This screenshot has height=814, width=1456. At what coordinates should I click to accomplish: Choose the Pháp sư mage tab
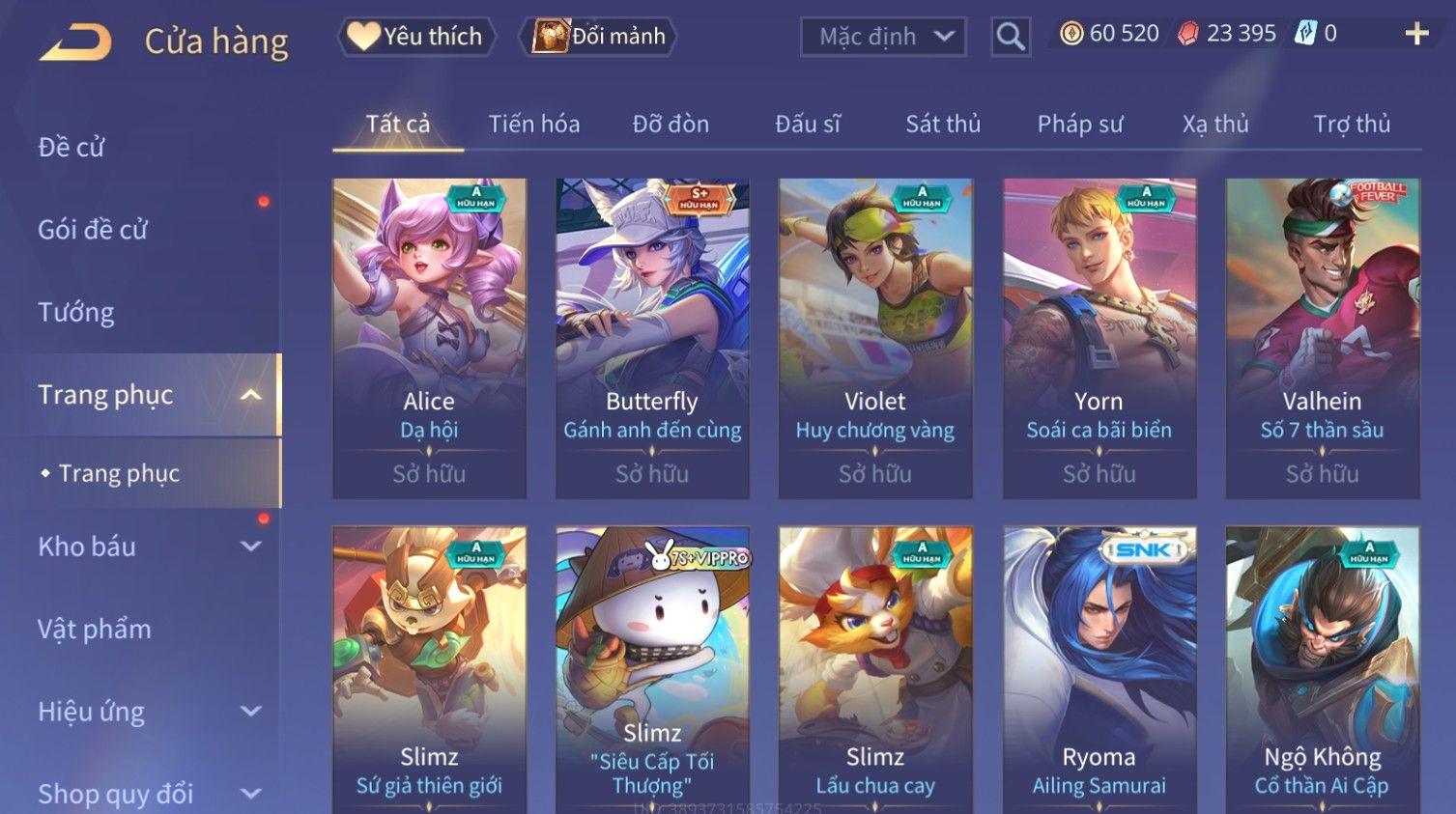[x=1080, y=124]
